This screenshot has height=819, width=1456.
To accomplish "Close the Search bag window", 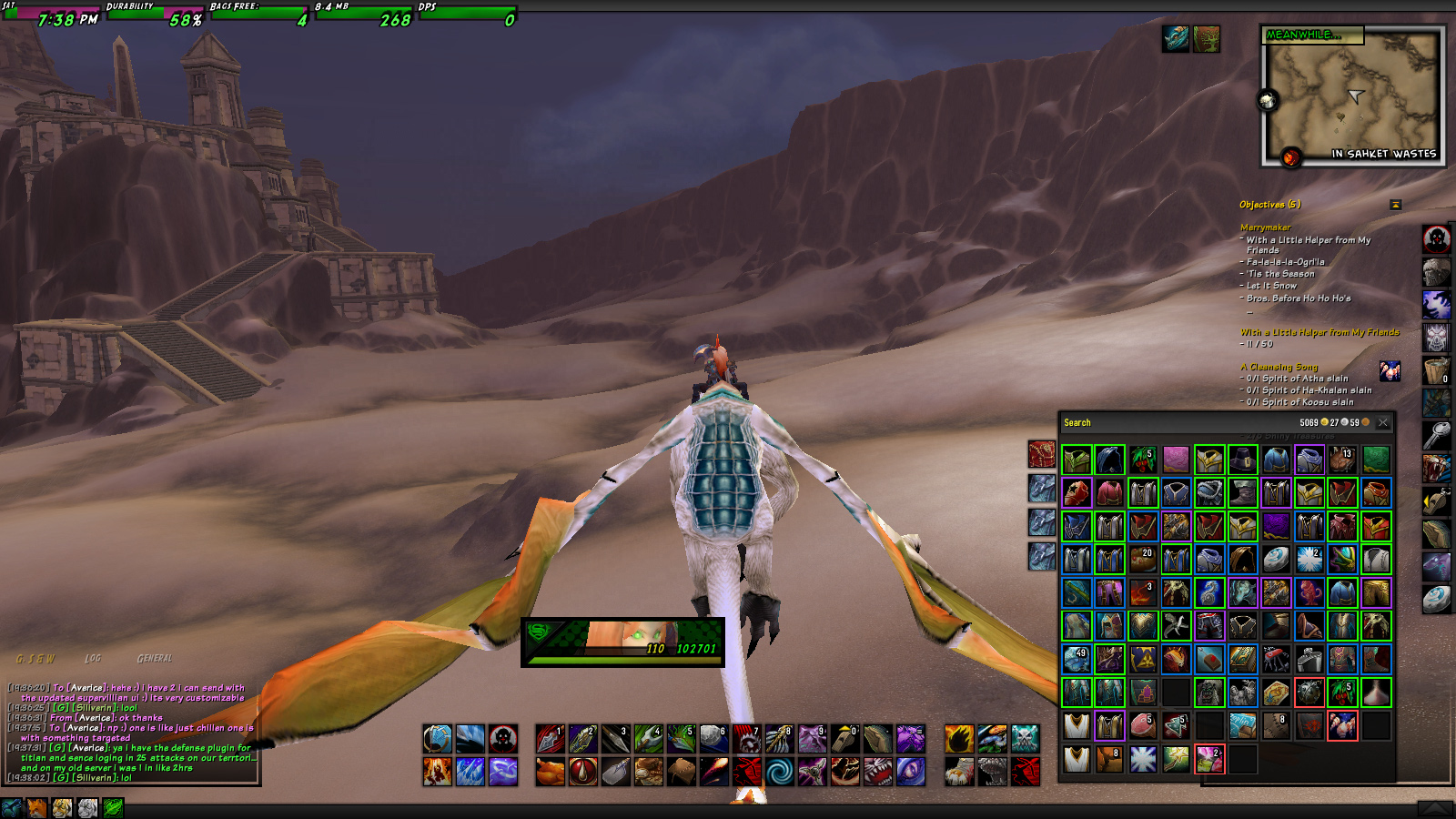I will click(x=1384, y=422).
